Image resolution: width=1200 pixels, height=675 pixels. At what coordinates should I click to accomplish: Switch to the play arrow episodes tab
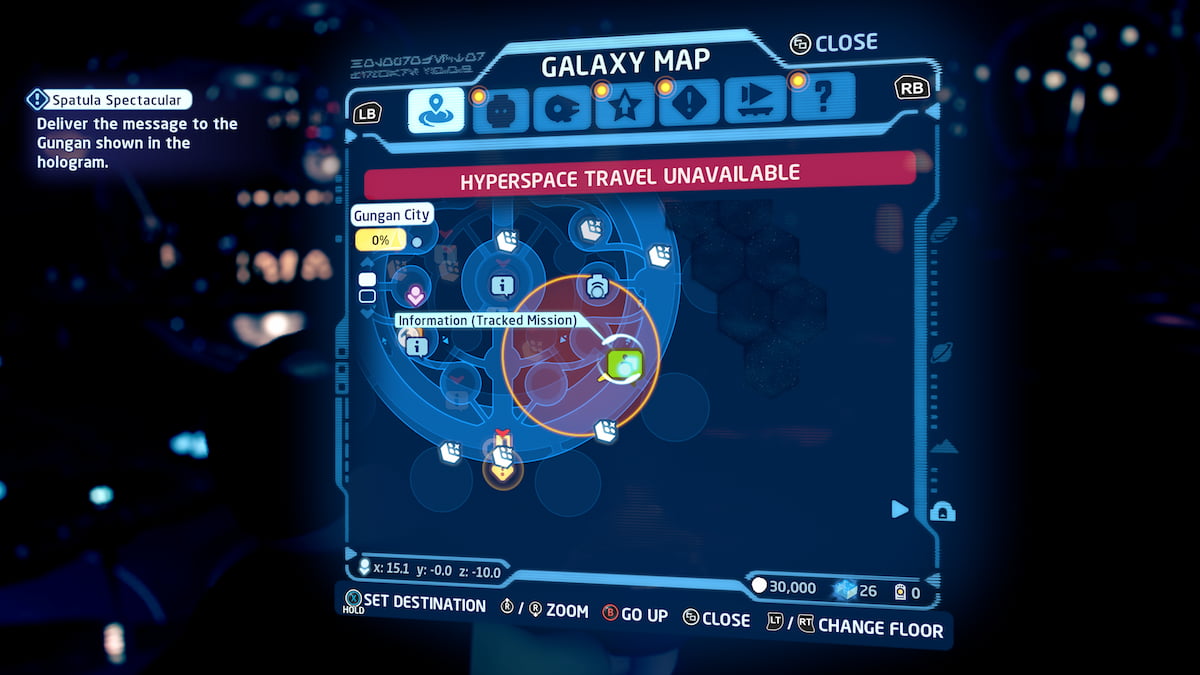click(755, 100)
